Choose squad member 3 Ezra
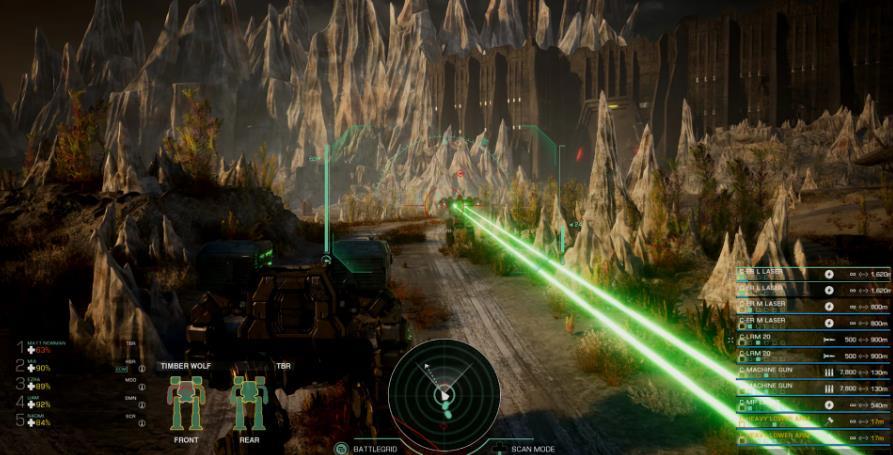Screen dimensions: 893x455 click(x=38, y=383)
